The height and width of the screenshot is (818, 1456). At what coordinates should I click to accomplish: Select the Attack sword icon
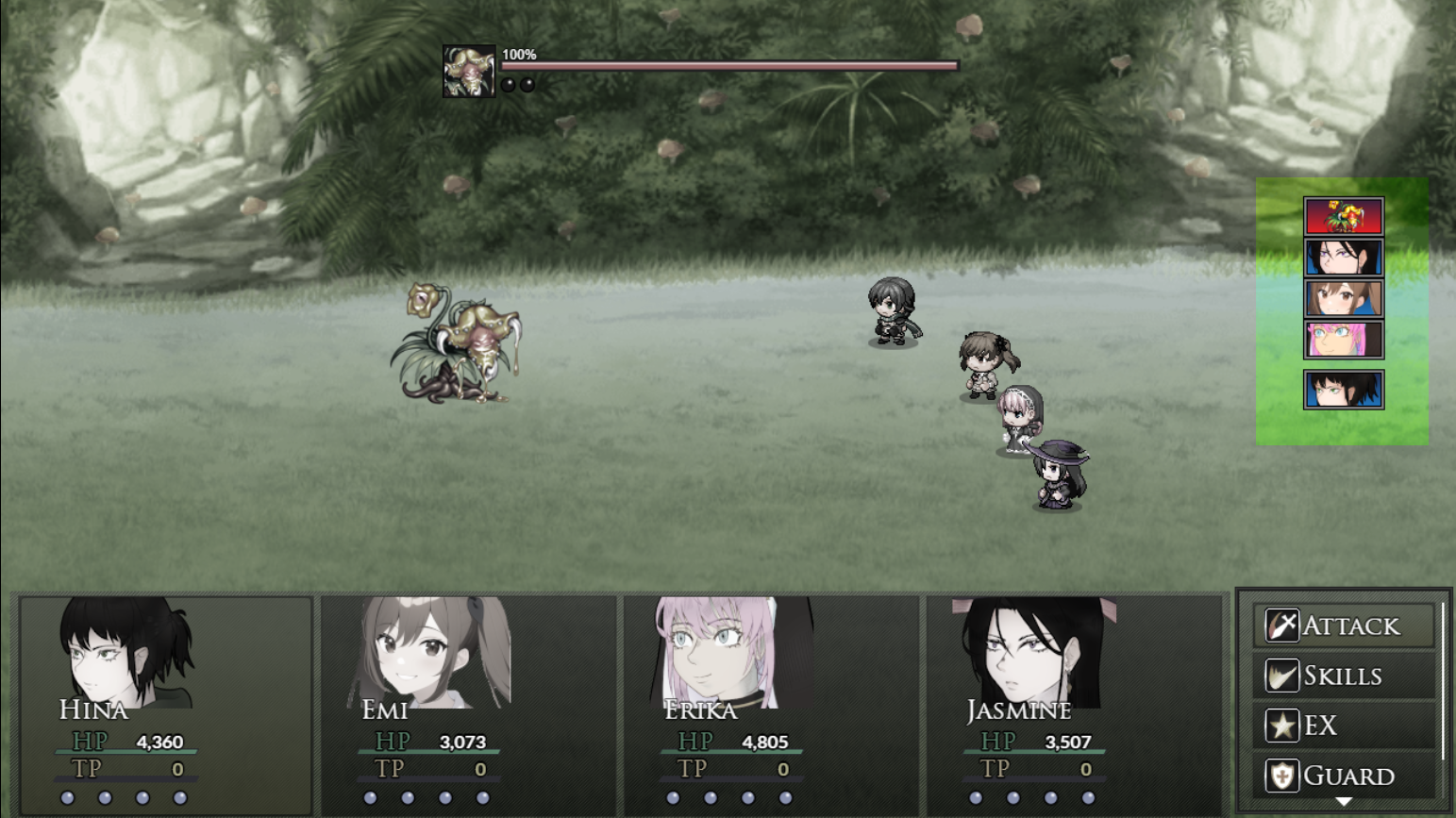(1280, 625)
